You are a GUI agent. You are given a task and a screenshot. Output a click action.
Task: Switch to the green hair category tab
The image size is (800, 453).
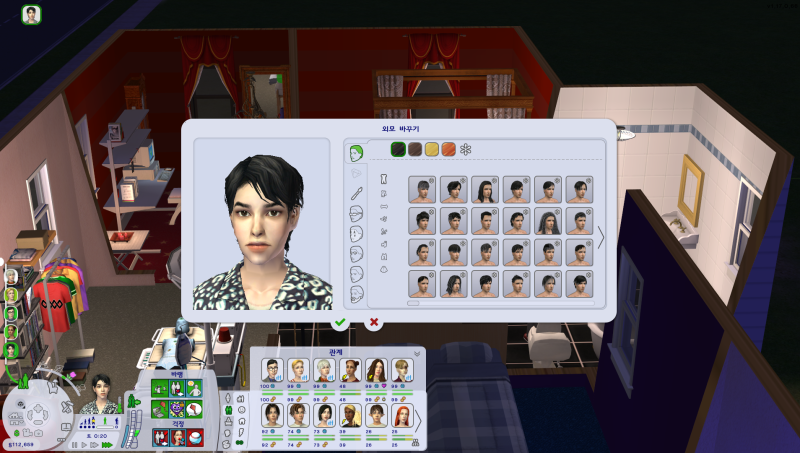355,153
